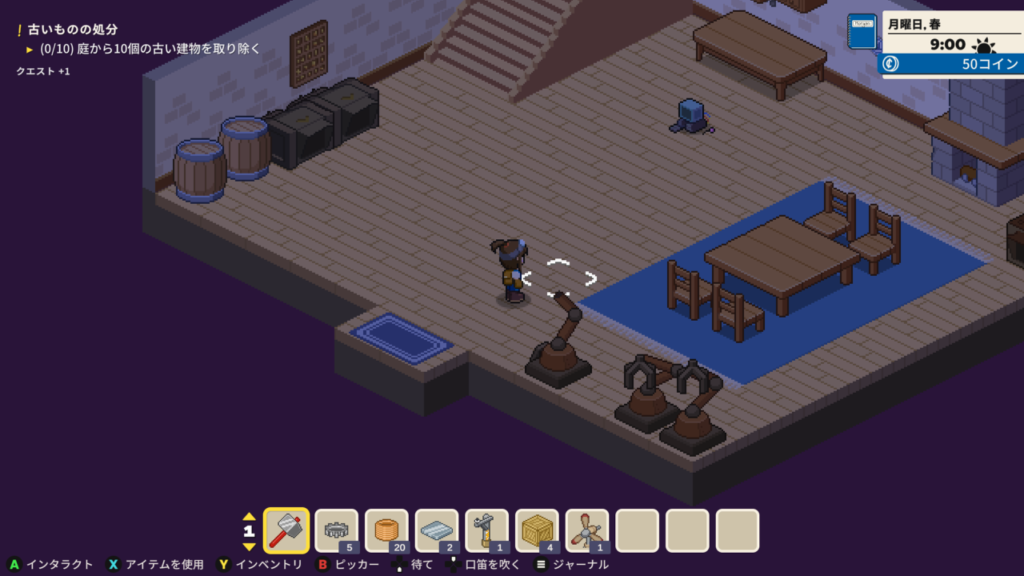Choose the gear item slot
This screenshot has height=576, width=1024.
337,530
